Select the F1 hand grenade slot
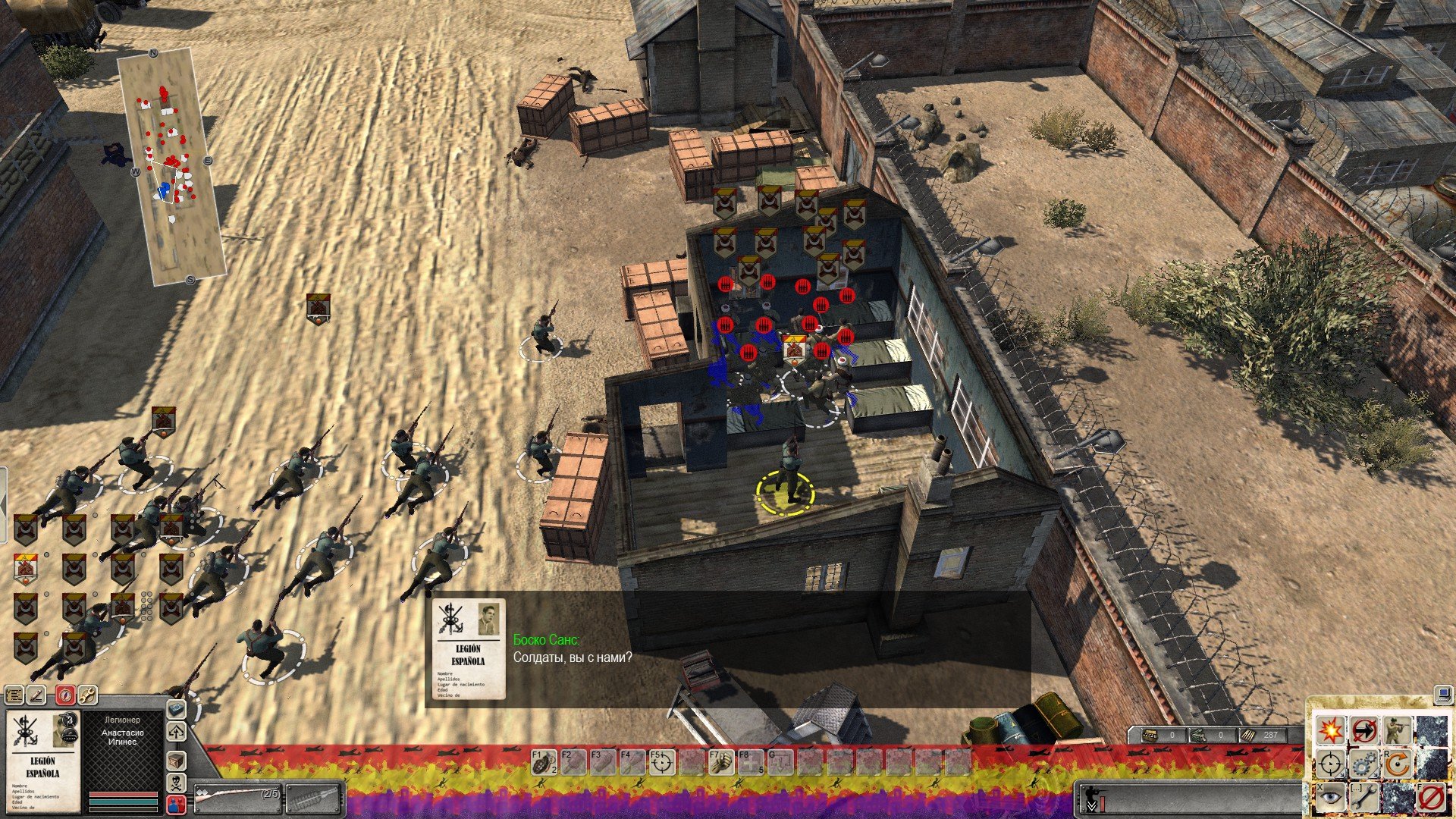The height and width of the screenshot is (819, 1456). click(x=543, y=762)
